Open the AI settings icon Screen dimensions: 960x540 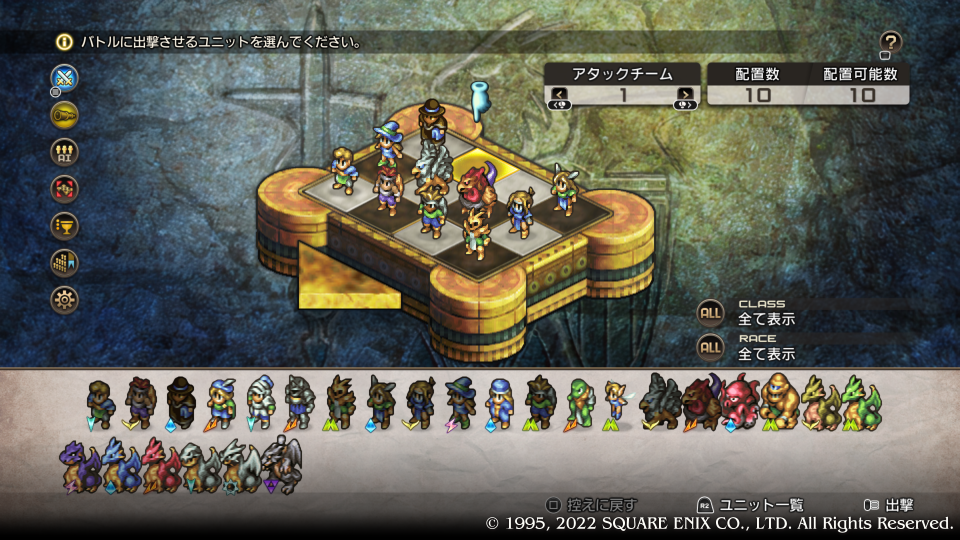[x=65, y=151]
